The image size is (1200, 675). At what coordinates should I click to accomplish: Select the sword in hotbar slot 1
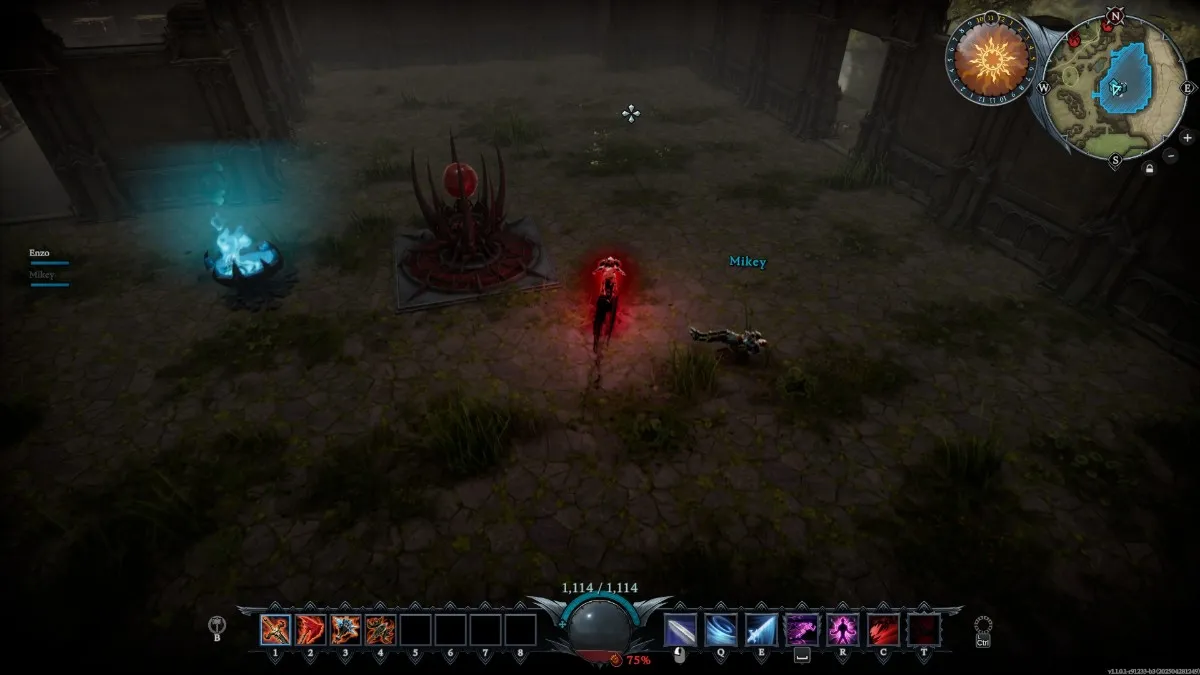click(275, 629)
